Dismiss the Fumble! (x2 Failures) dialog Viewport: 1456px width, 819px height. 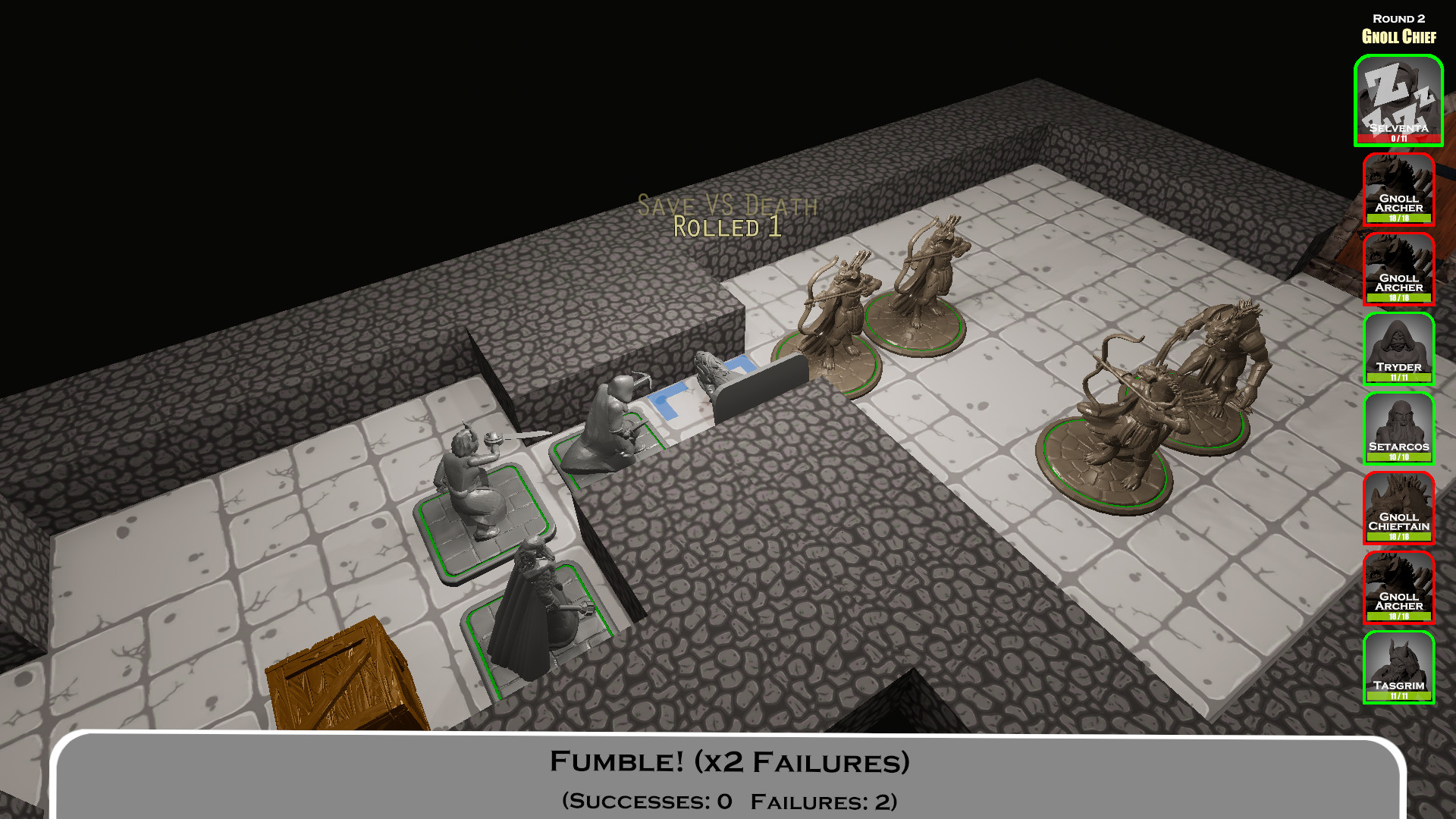730,761
